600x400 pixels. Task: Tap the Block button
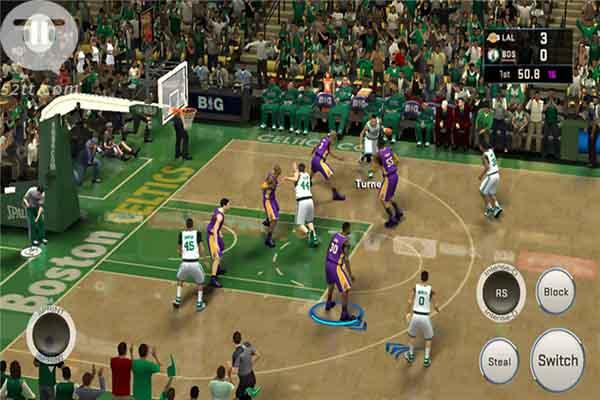pos(555,290)
